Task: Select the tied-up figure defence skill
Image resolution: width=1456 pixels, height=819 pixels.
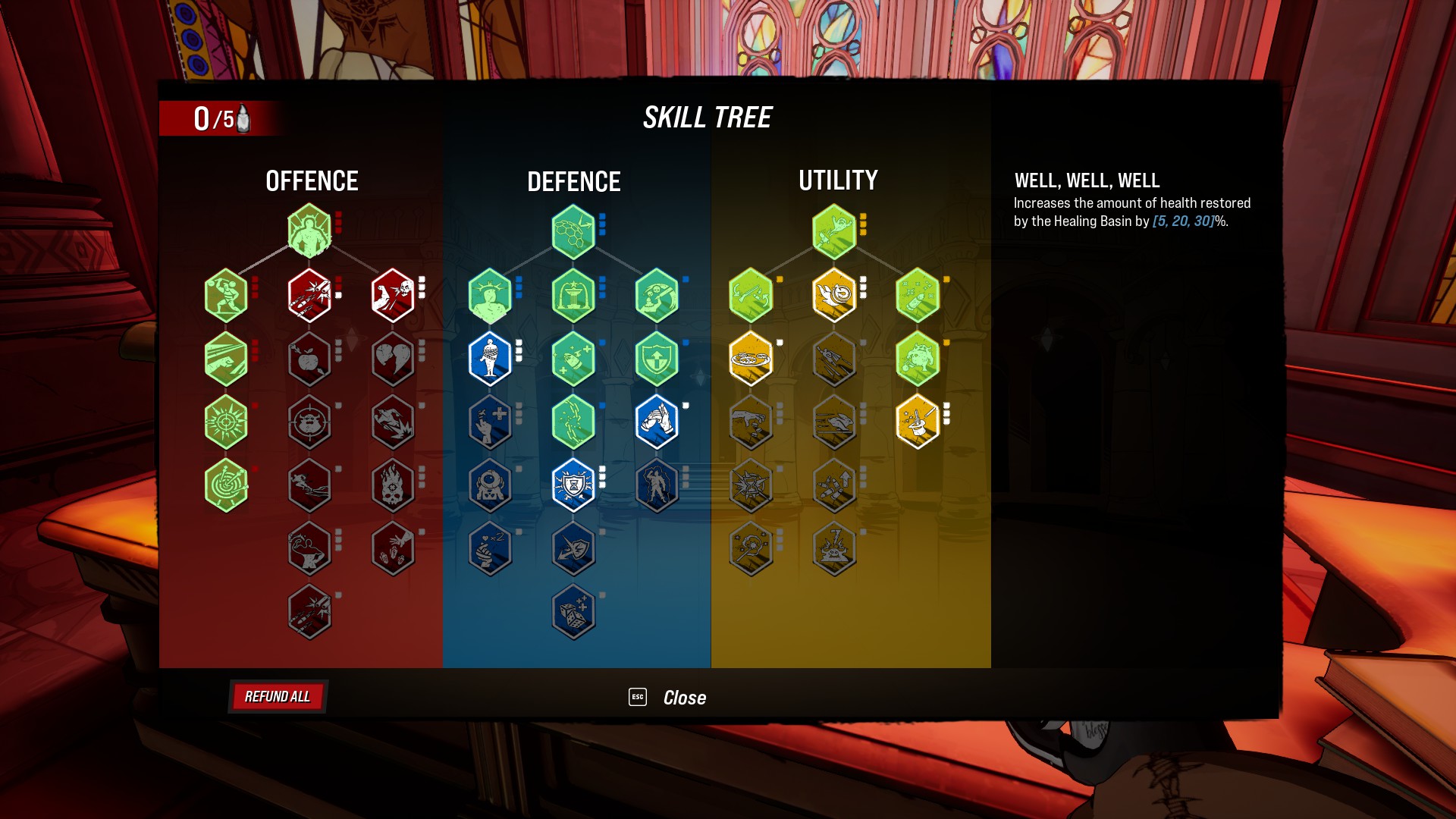Action: [490, 359]
